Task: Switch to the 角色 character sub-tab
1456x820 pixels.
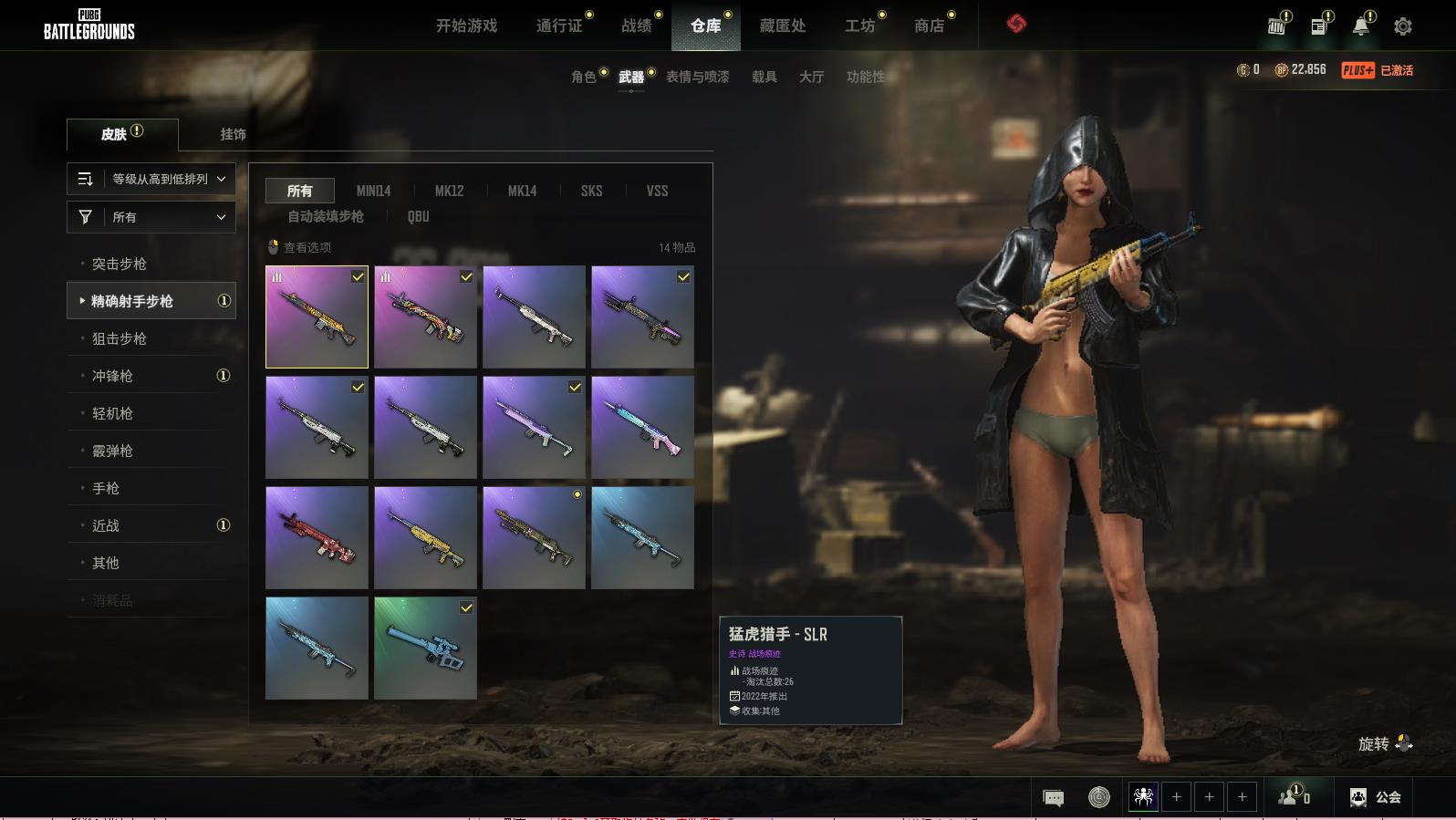Action: [583, 77]
